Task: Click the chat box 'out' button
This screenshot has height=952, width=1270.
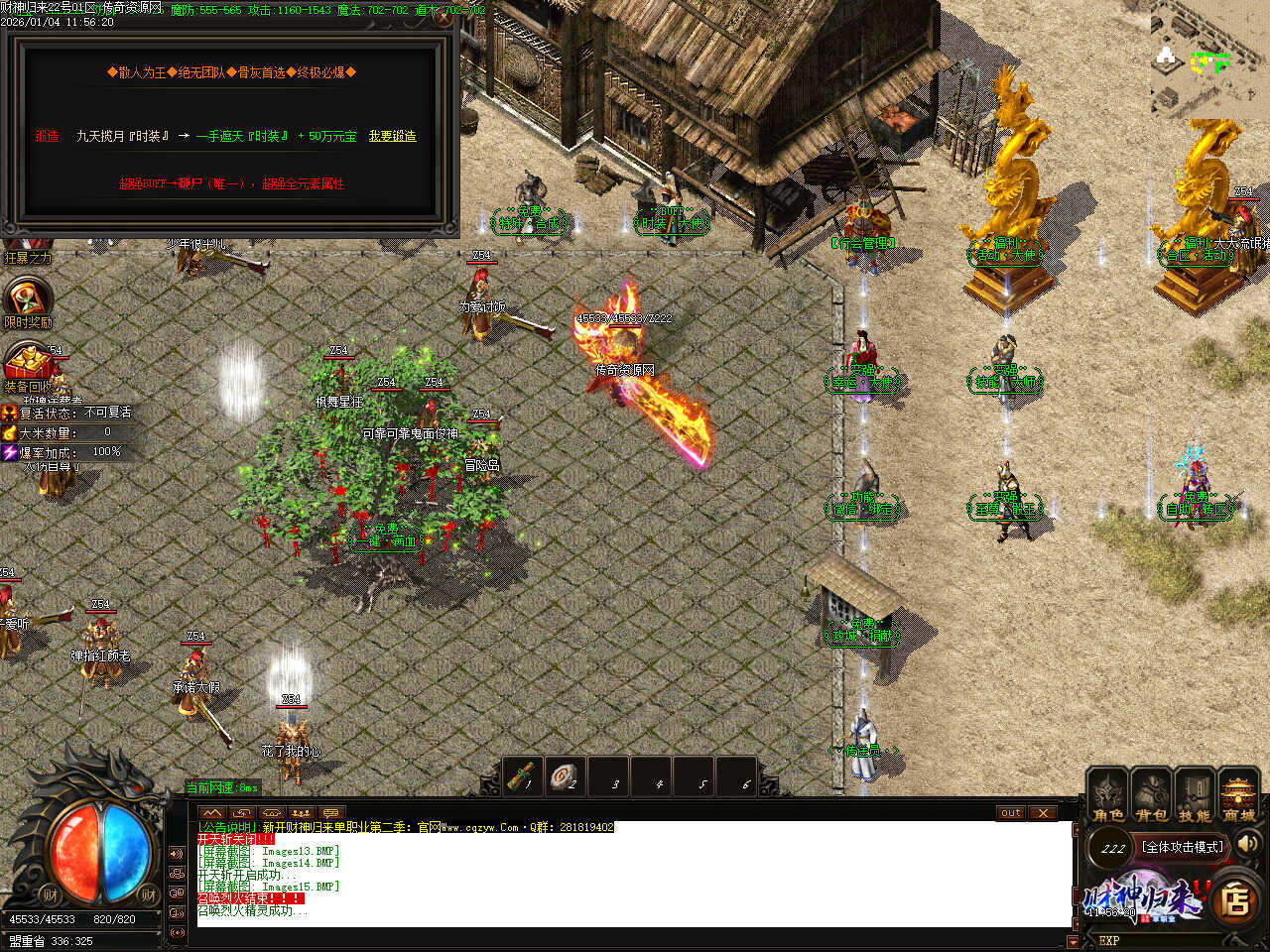Action: pos(1010,813)
